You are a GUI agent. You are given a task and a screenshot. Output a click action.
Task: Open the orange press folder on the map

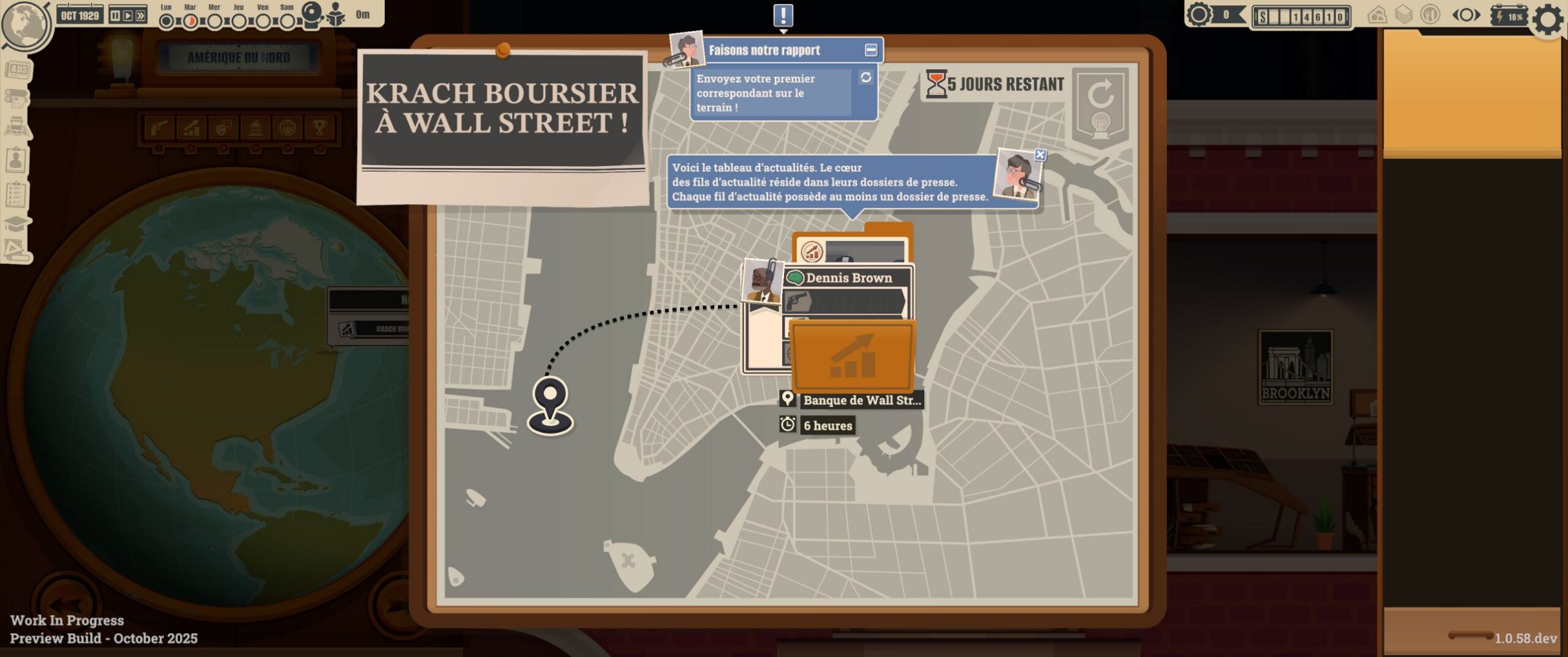852,355
